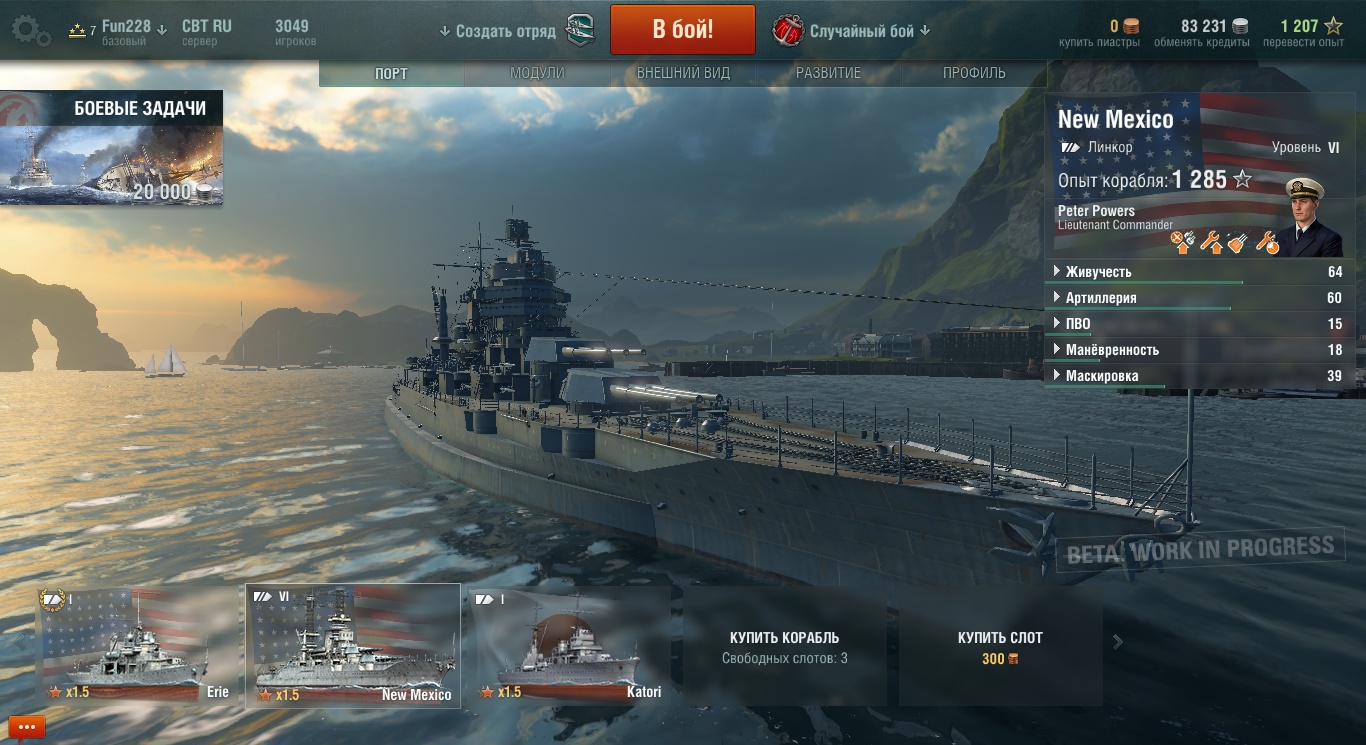Open the Боевые задачи banner

(111, 150)
